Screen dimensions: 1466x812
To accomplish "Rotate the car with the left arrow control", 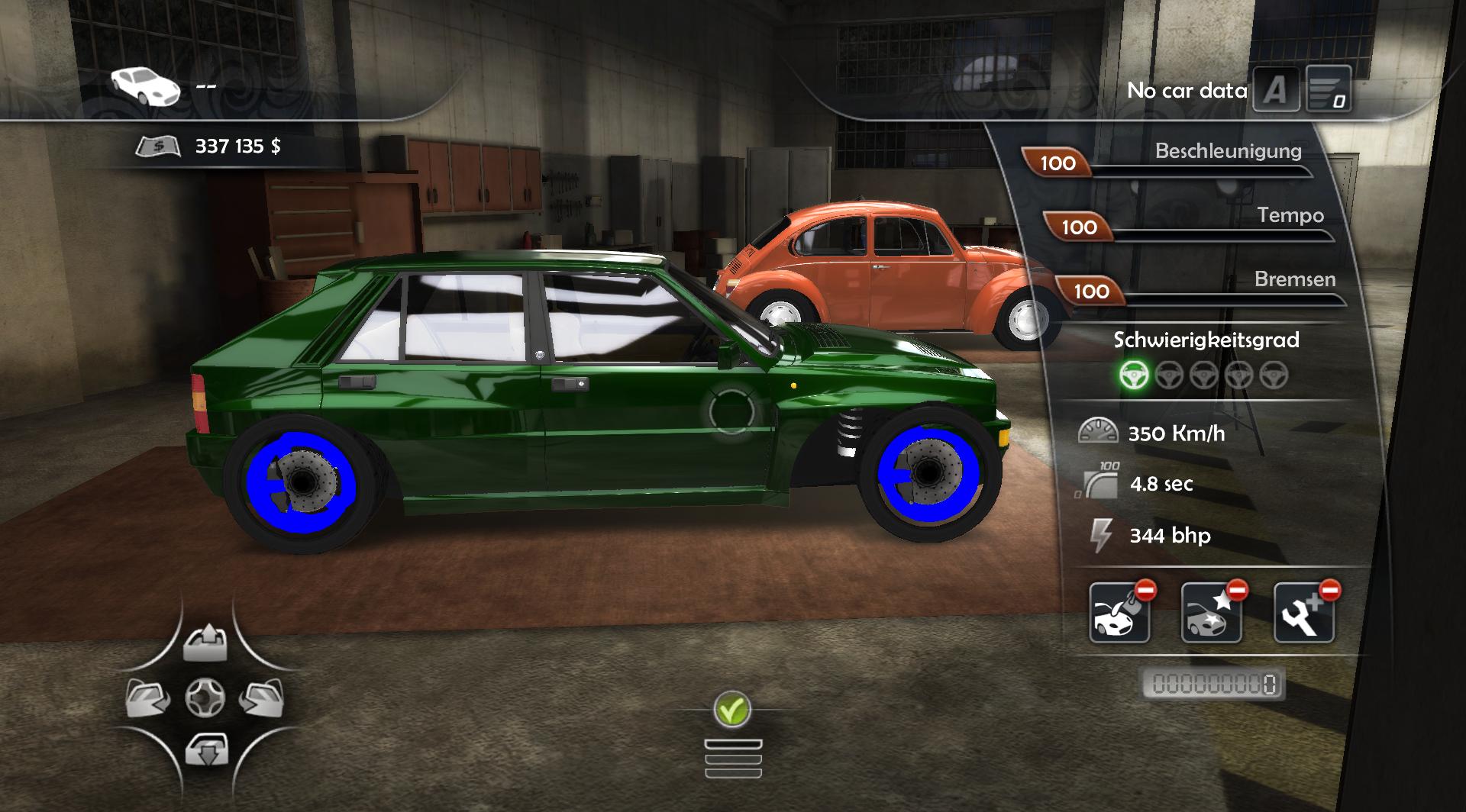I will [148, 698].
